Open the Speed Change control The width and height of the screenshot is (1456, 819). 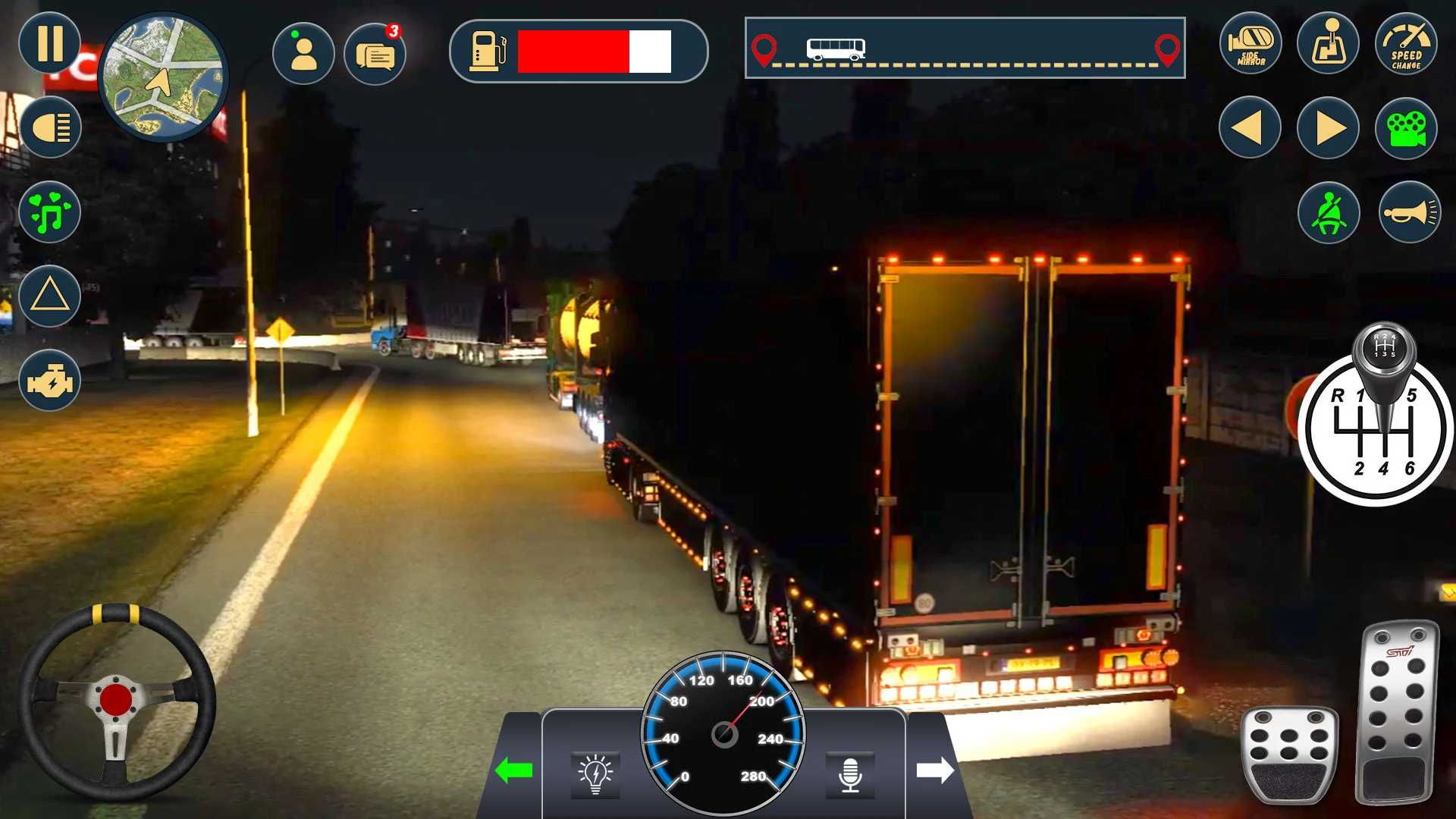(1406, 44)
